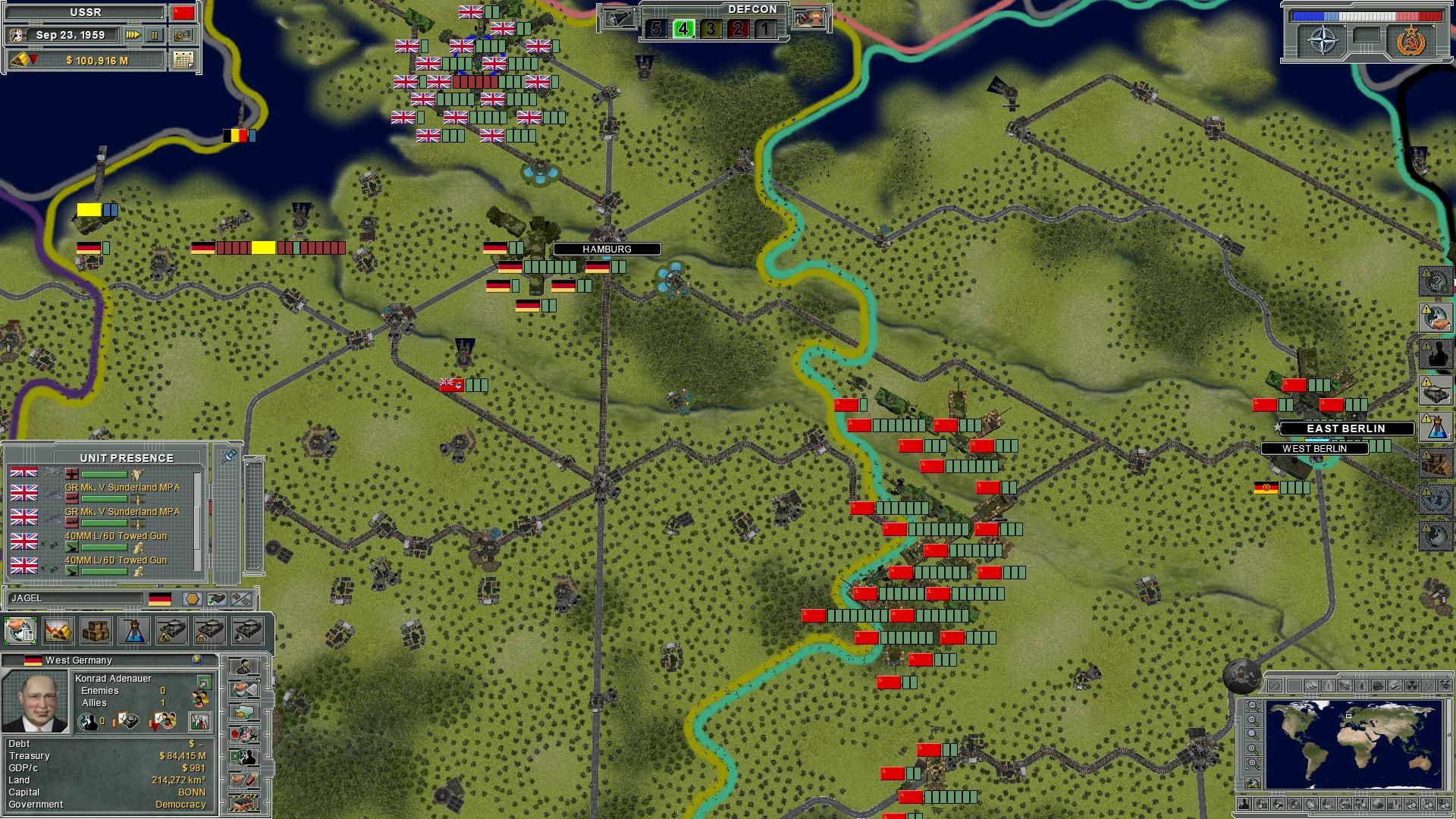The height and width of the screenshot is (819, 1456).
Task: Open the Resources crates panel
Action: click(x=96, y=630)
